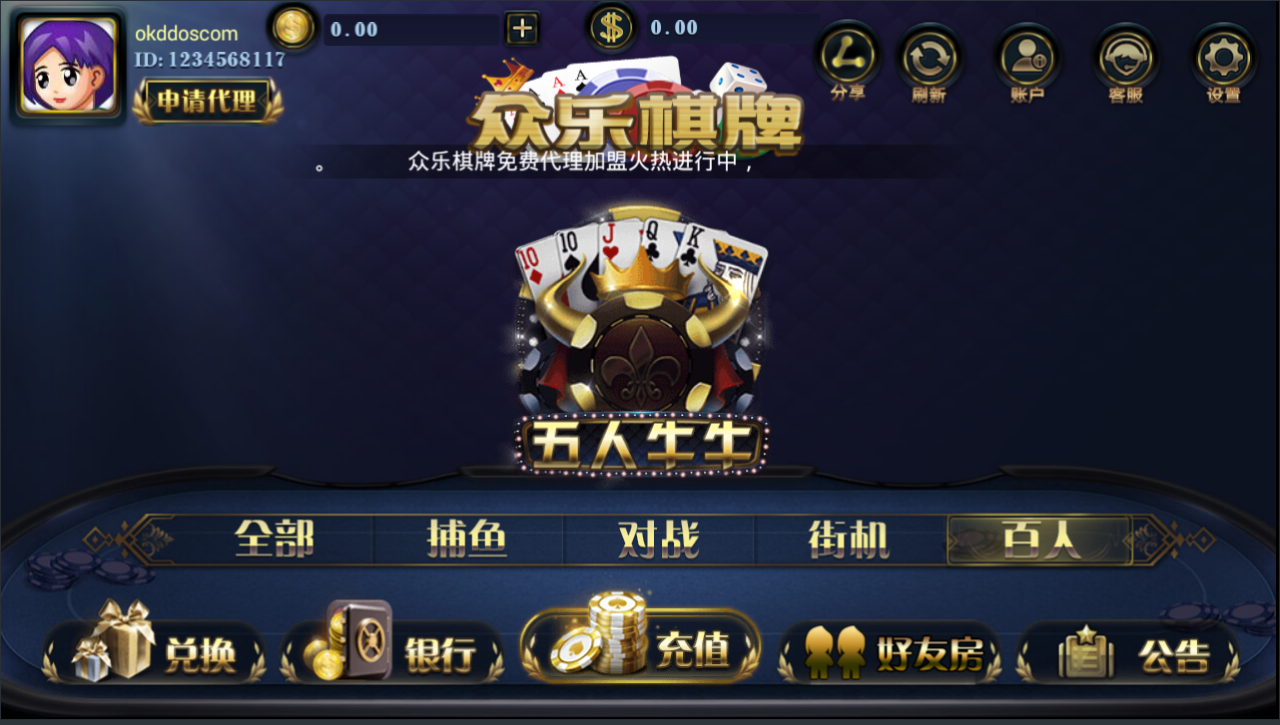This screenshot has width=1280, height=725.
Task: Select the 对战 (Battle) category
Action: [658, 539]
